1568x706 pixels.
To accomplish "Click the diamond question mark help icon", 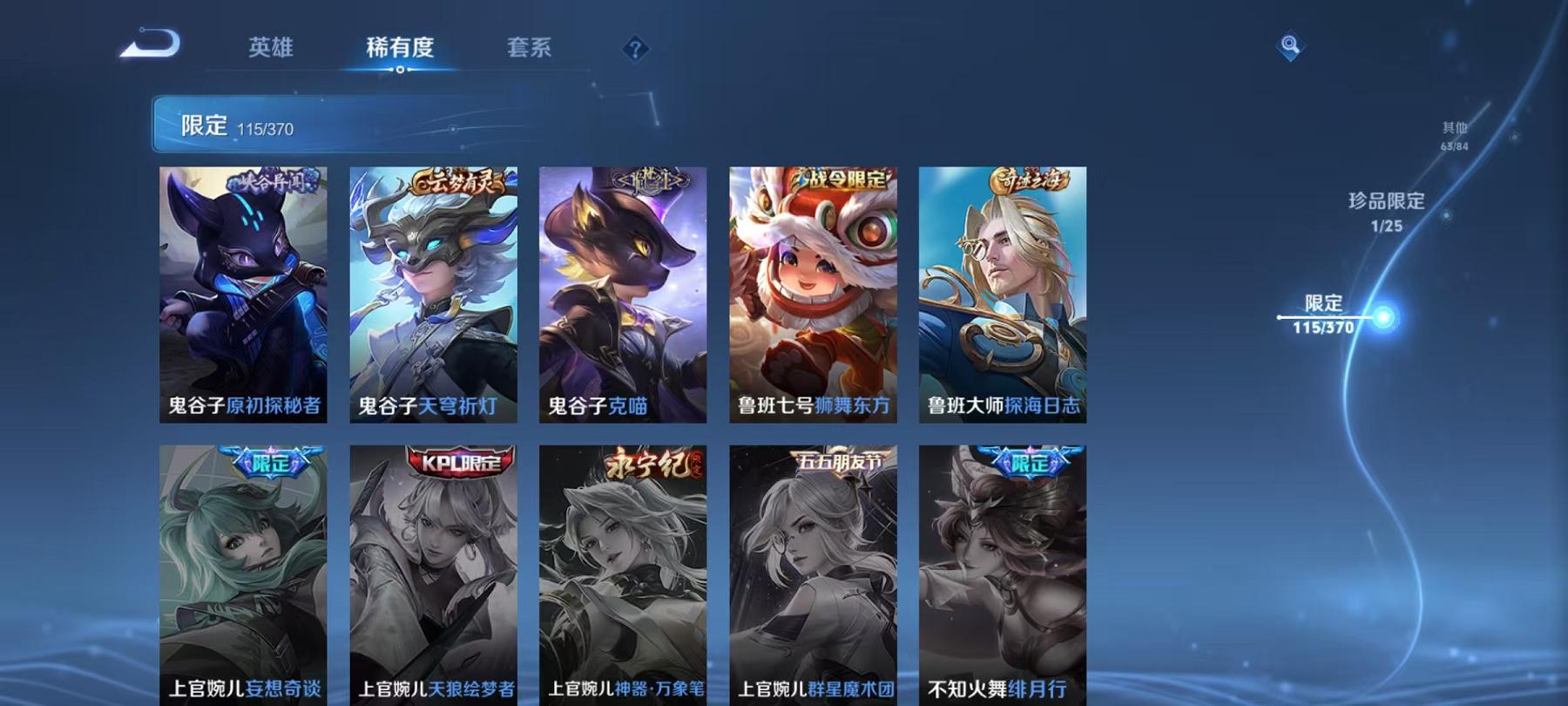I will point(633,50).
